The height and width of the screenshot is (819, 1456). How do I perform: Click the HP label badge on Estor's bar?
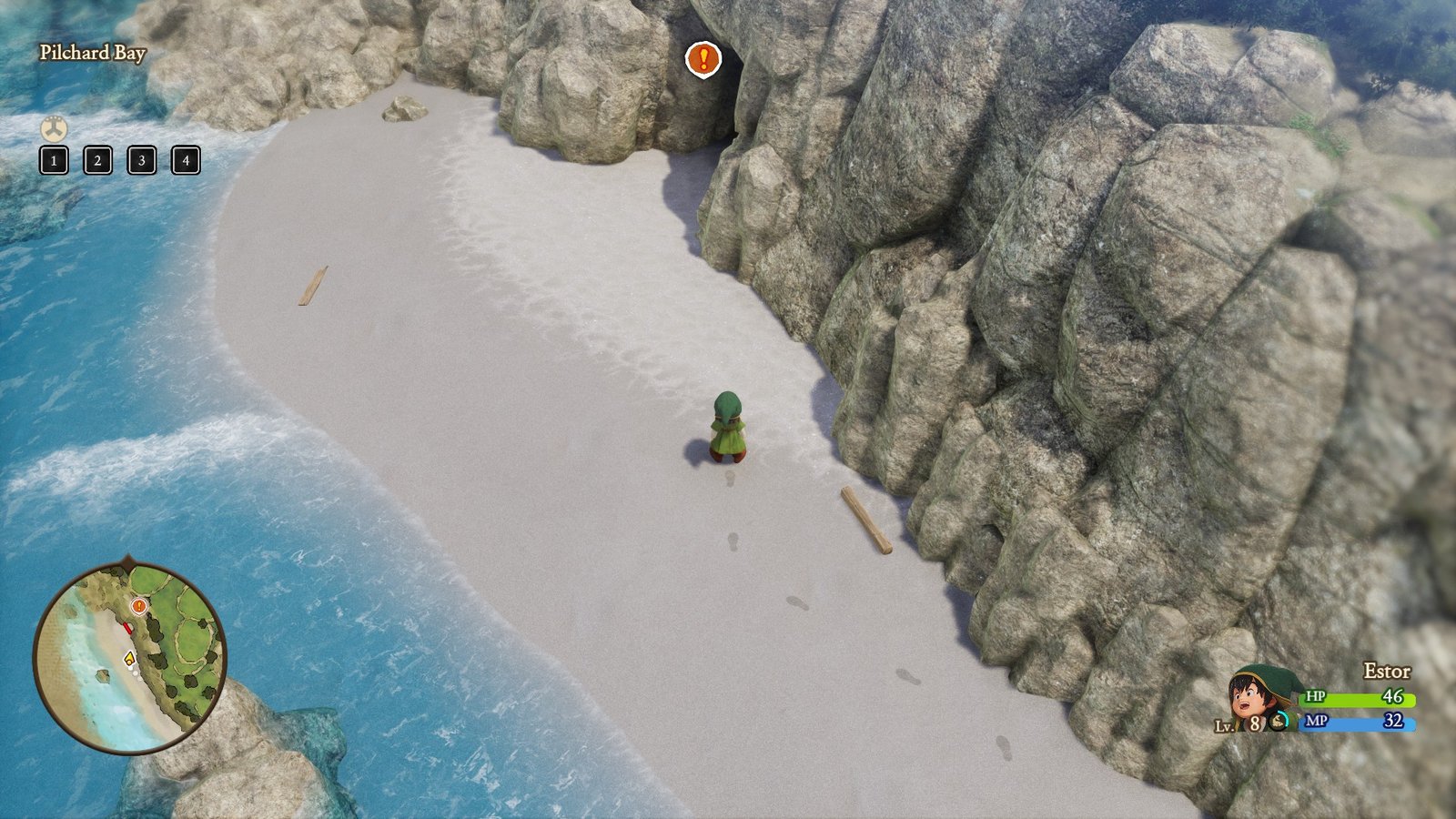(x=1316, y=697)
